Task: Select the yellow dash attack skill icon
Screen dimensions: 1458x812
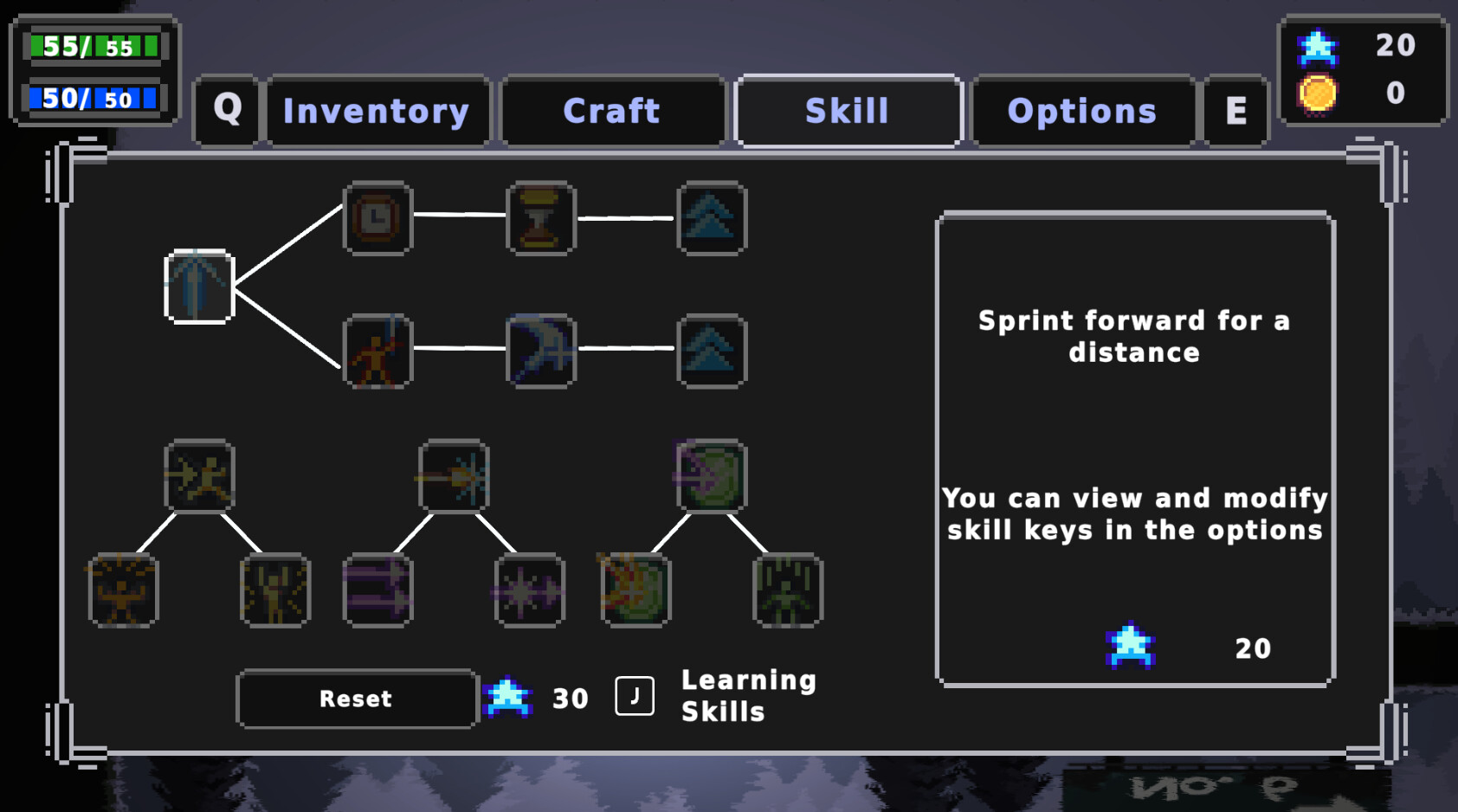Action: [x=199, y=477]
